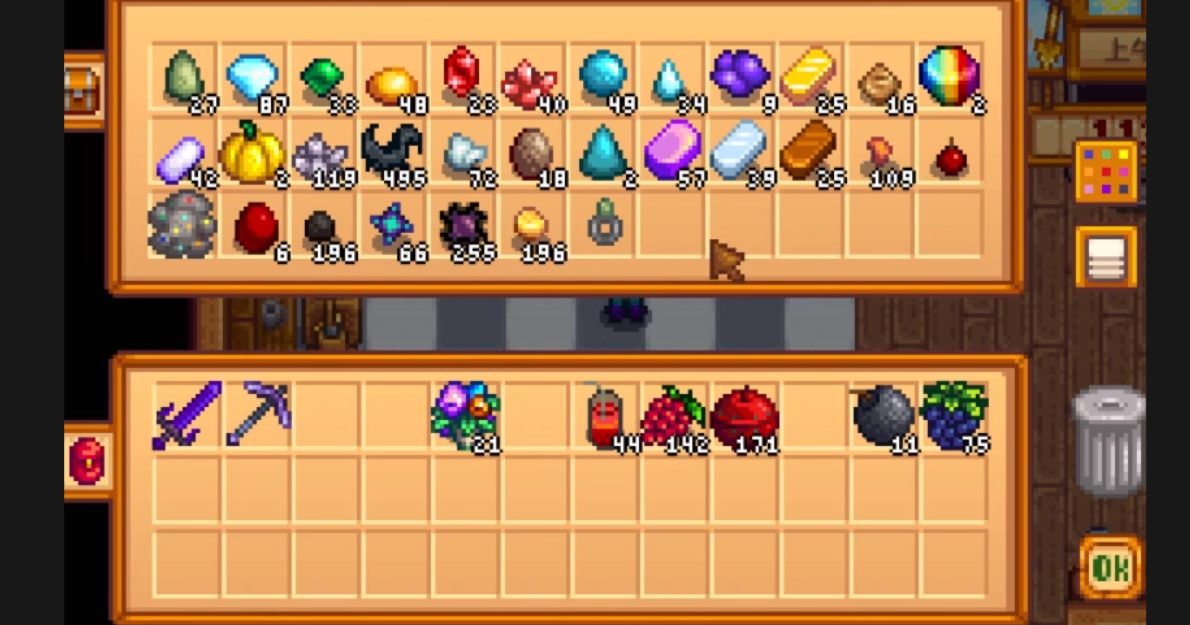Grab the stack of 25 gold bars
Image resolution: width=1190 pixels, height=625 pixels.
[x=809, y=78]
